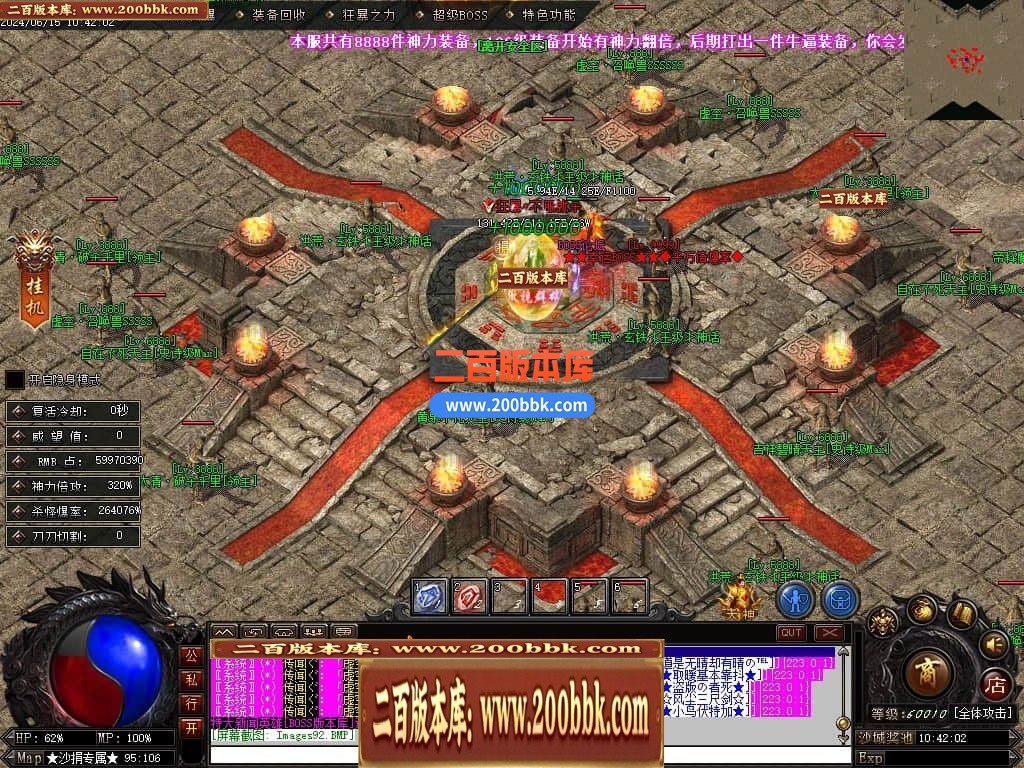The width and height of the screenshot is (1024, 768).
Task: Open the 装备回收 equipment recycle menu
Action: [279, 15]
